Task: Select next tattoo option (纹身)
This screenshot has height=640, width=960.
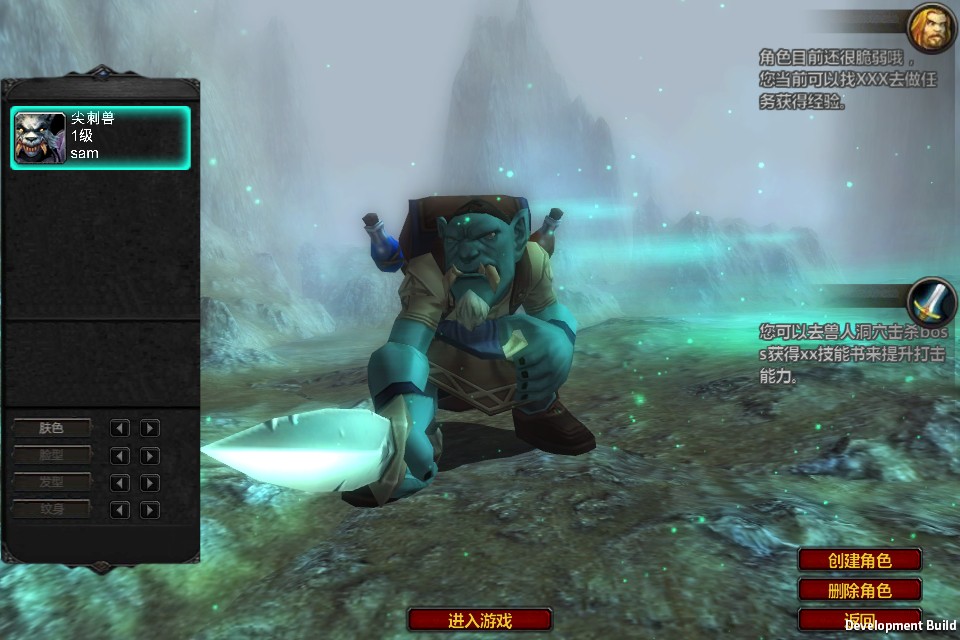Action: click(150, 510)
